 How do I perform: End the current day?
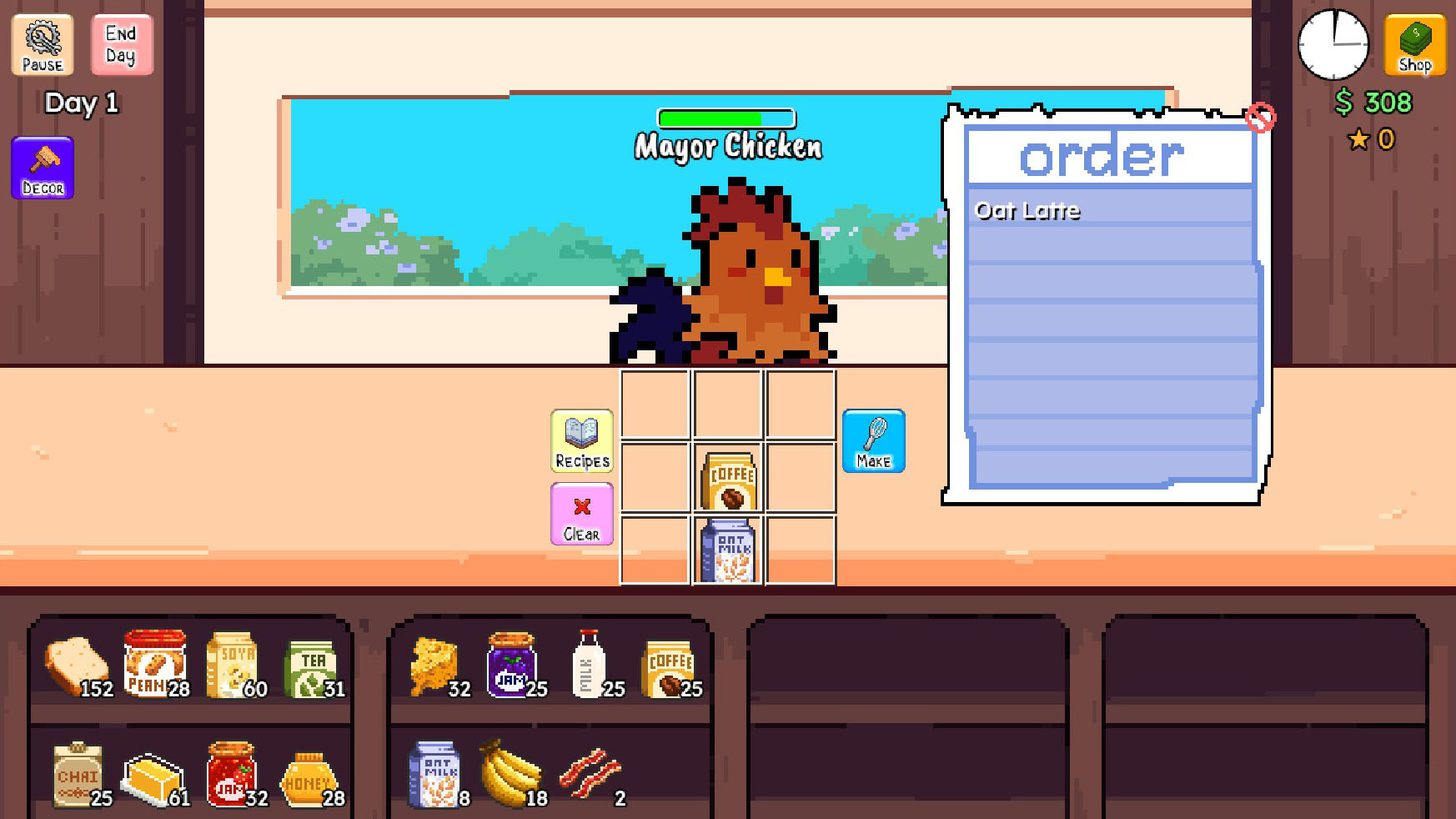pos(121,45)
